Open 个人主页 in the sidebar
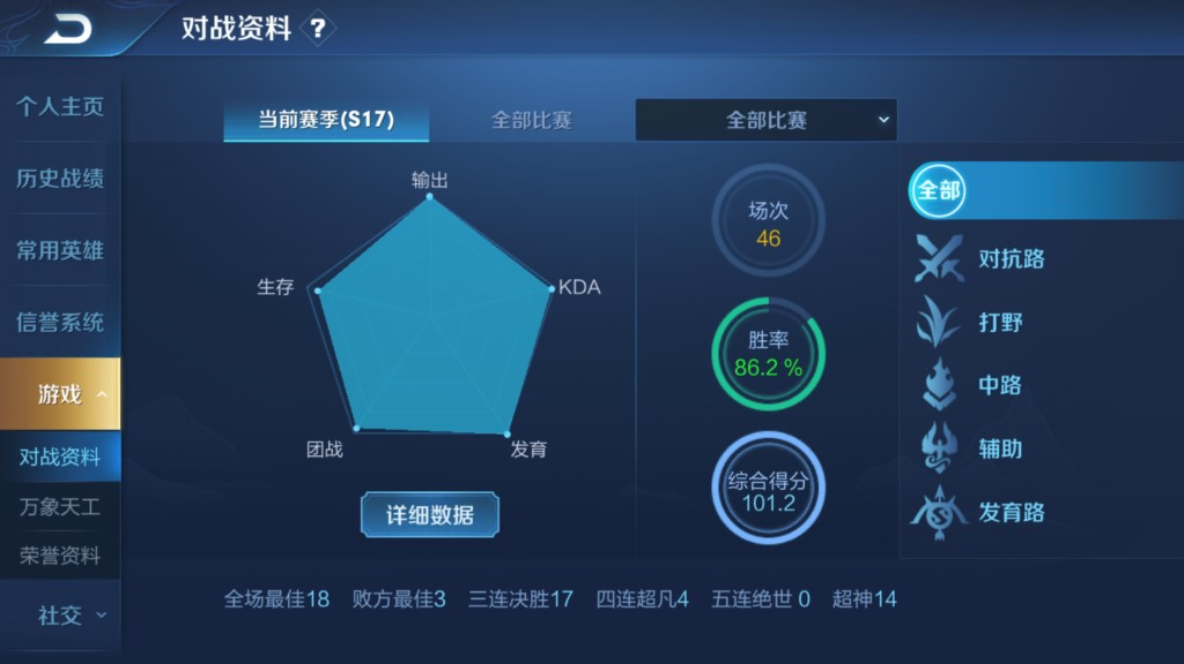Viewport: 1184px width, 664px height. click(60, 107)
